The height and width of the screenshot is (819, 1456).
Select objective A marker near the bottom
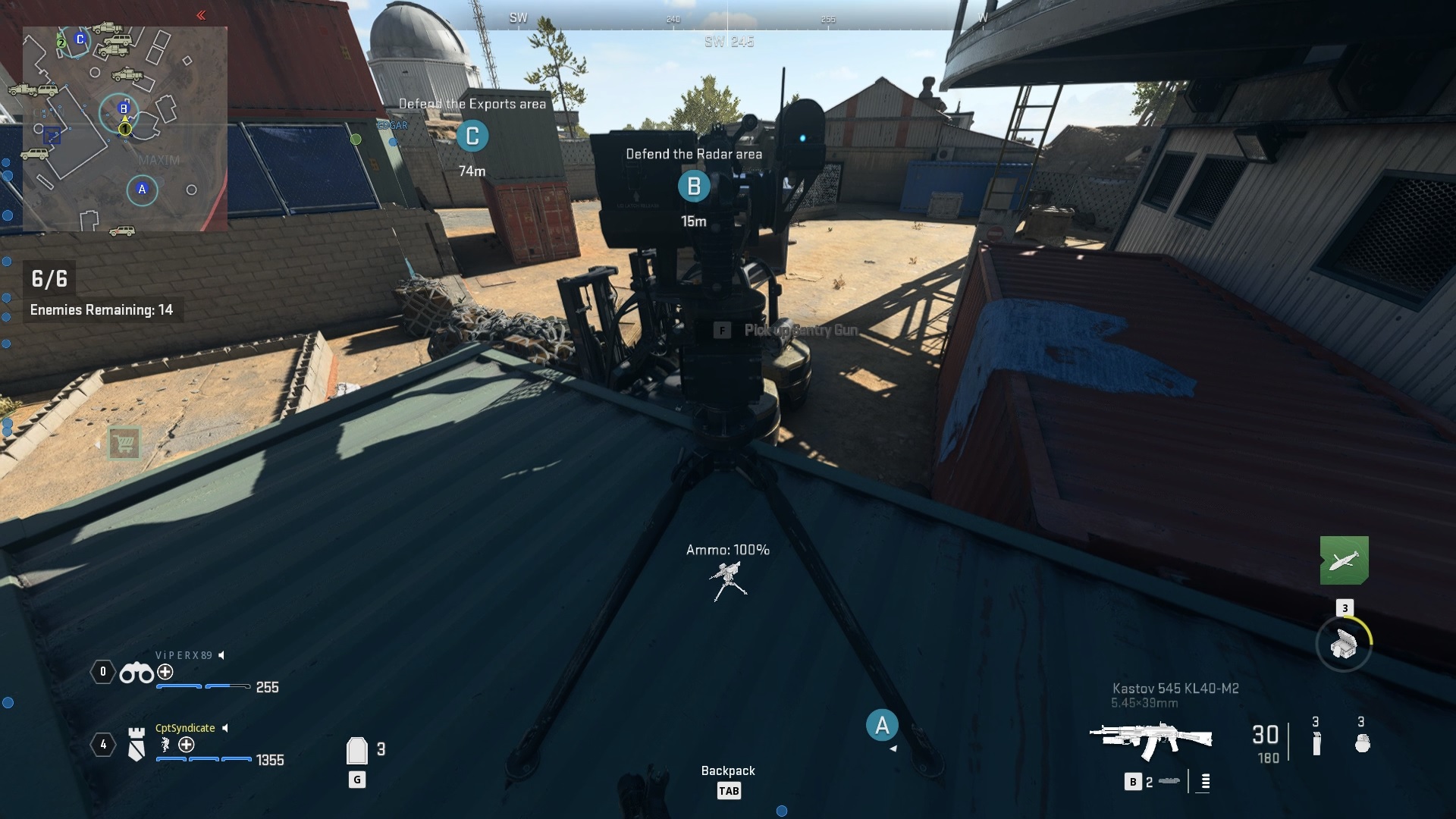pos(881,725)
